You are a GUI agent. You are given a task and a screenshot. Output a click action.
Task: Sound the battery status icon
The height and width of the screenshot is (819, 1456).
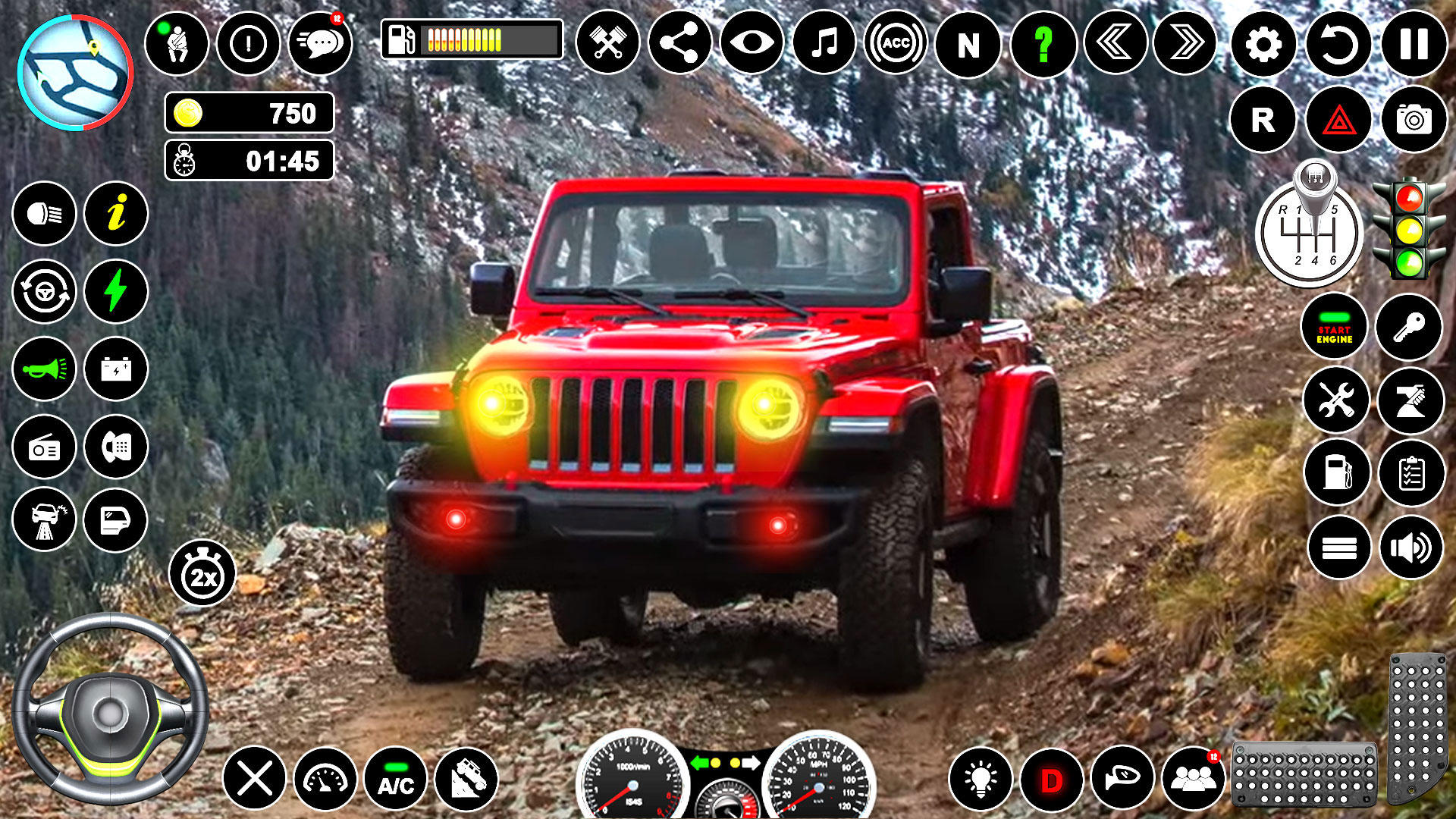click(115, 368)
